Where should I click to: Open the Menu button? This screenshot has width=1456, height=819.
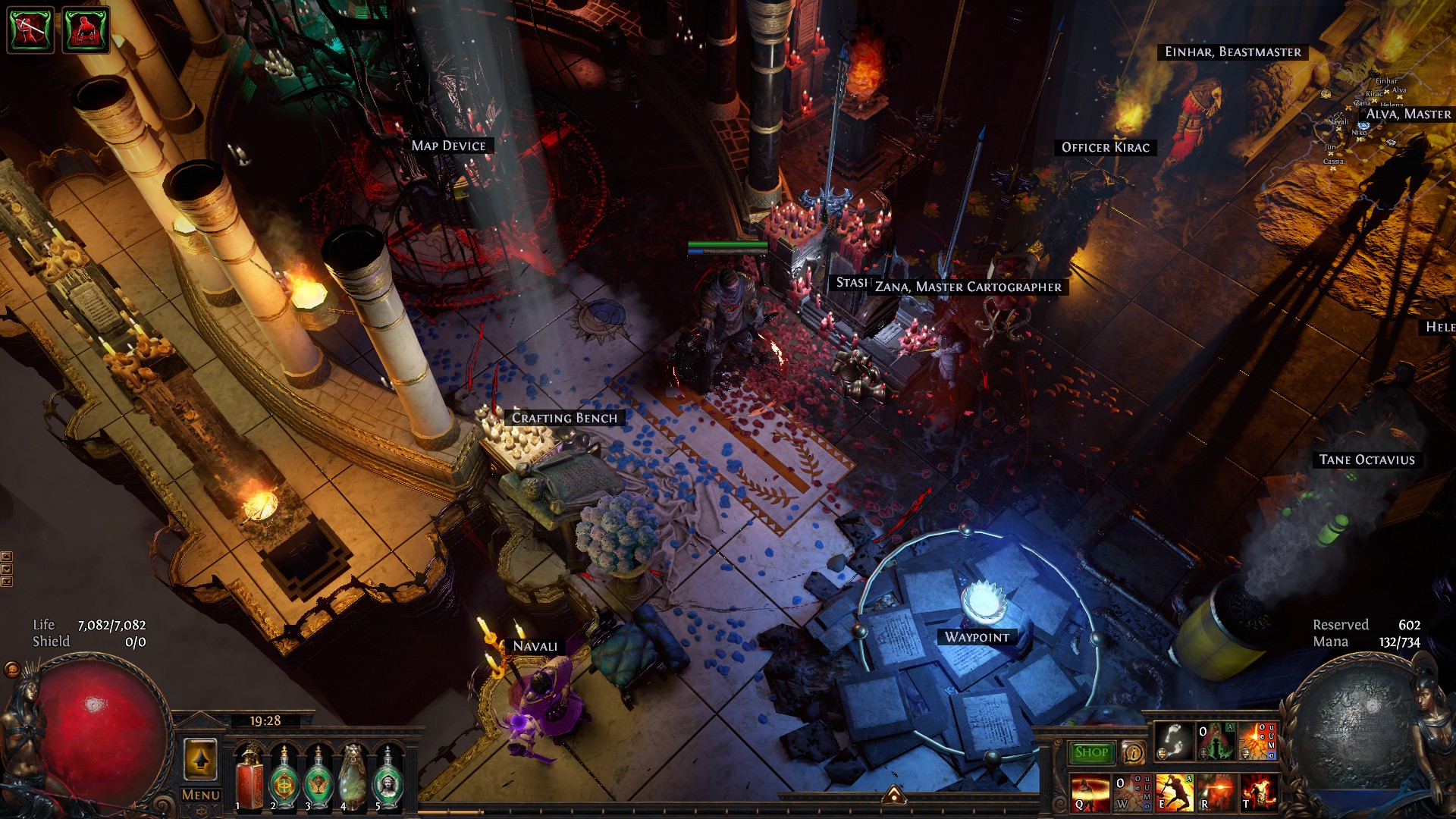(x=201, y=795)
